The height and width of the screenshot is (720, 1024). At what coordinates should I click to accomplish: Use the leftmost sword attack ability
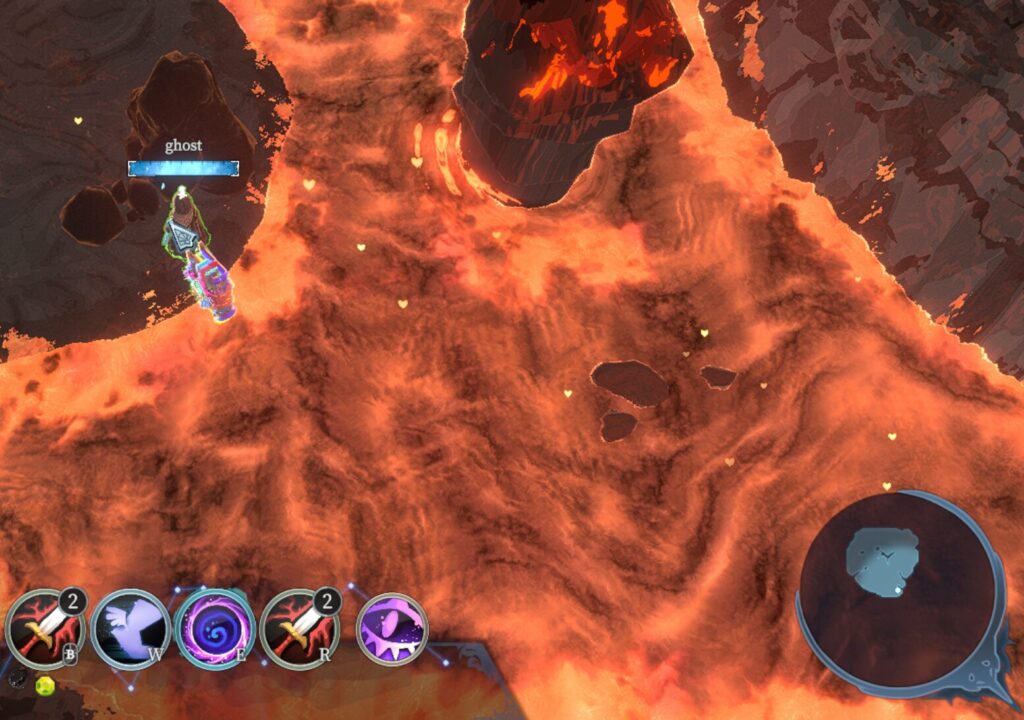click(x=44, y=628)
